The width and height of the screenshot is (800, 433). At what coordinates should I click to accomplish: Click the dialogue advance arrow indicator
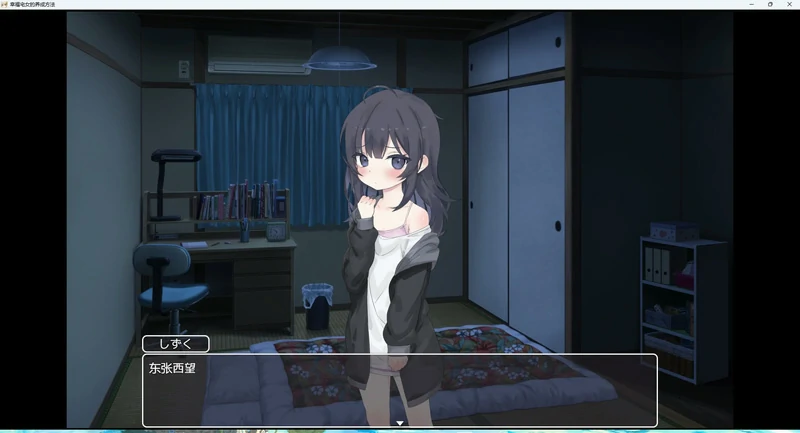tap(400, 423)
